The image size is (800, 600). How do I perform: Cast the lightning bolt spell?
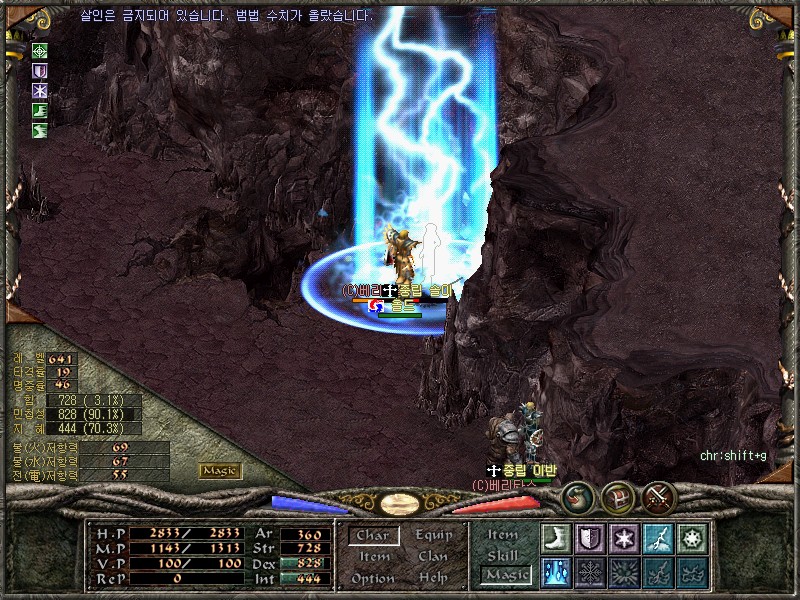pos(658,539)
